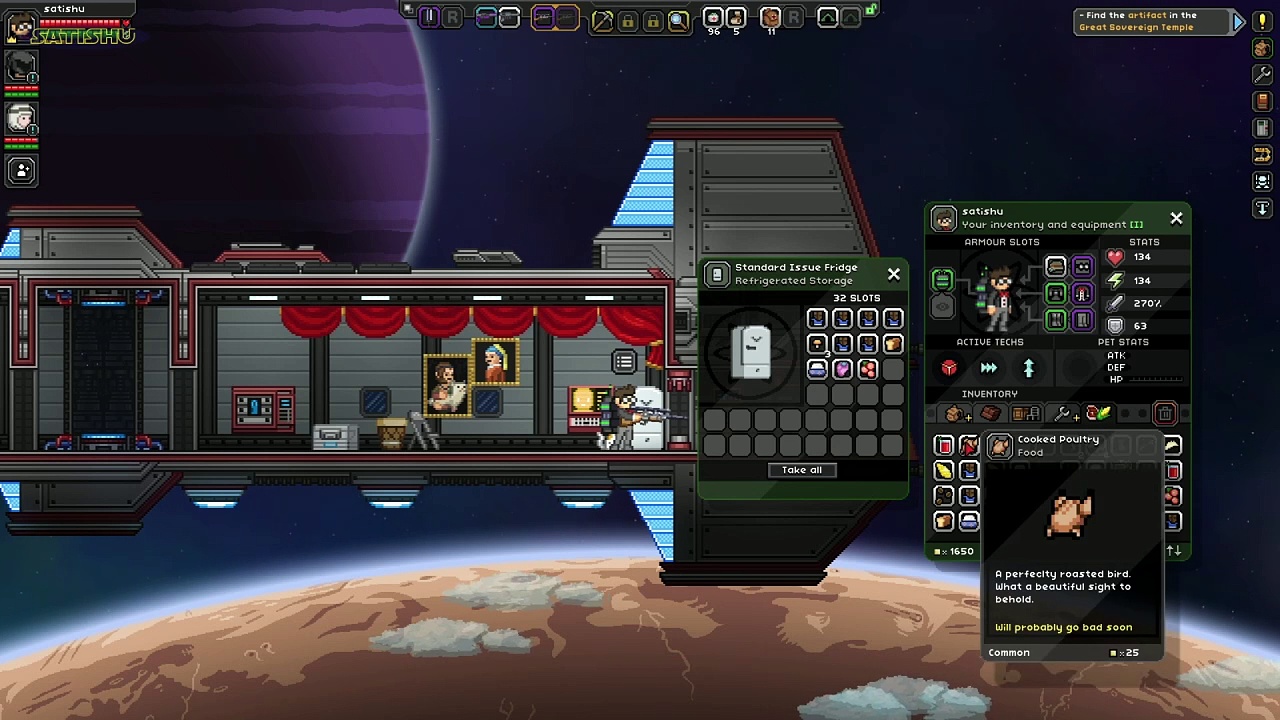Viewport: 1280px width, 720px height.
Task: Switch to the food inventory tab
Action: (1099, 414)
